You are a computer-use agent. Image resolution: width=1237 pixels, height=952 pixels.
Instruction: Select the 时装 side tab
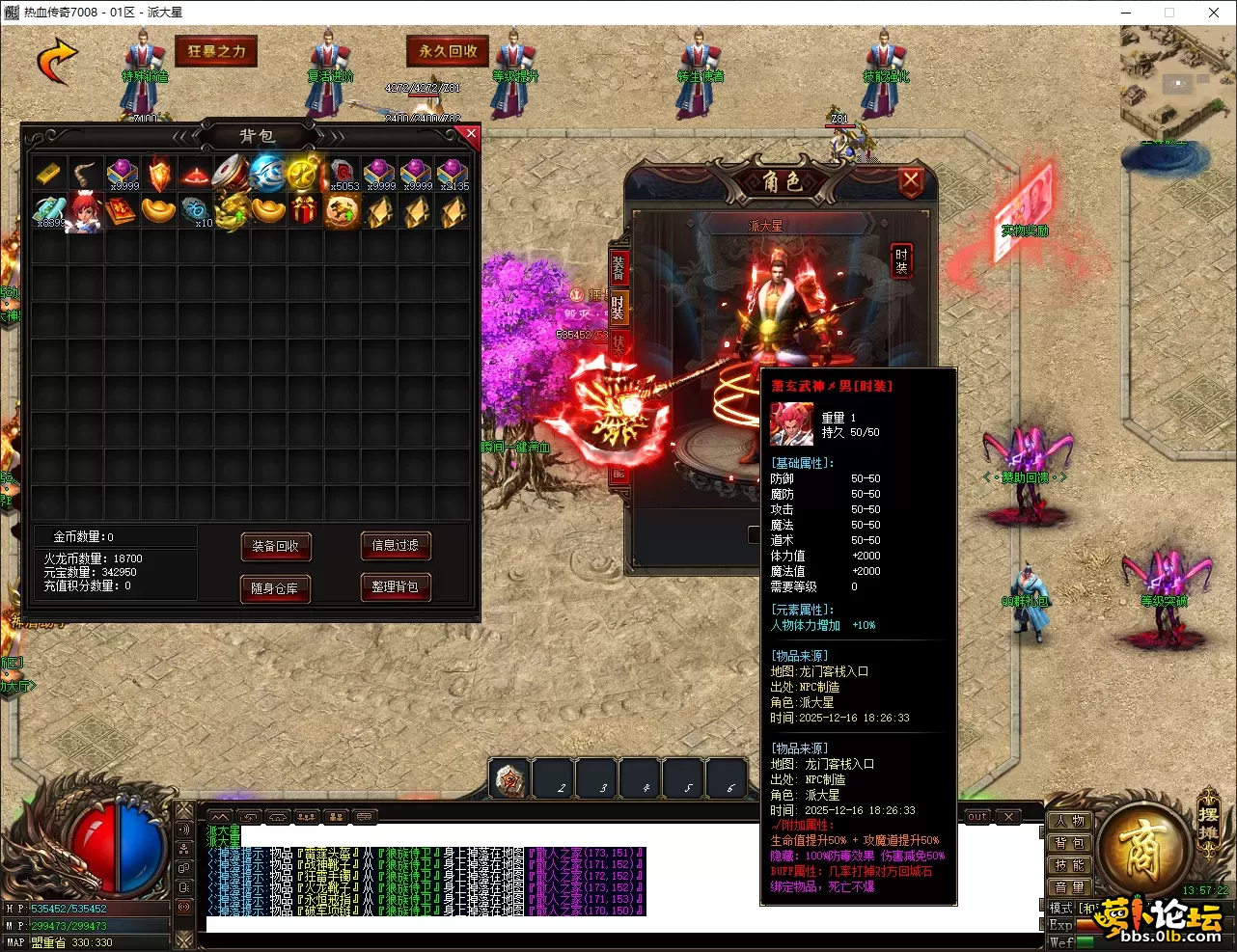point(618,307)
